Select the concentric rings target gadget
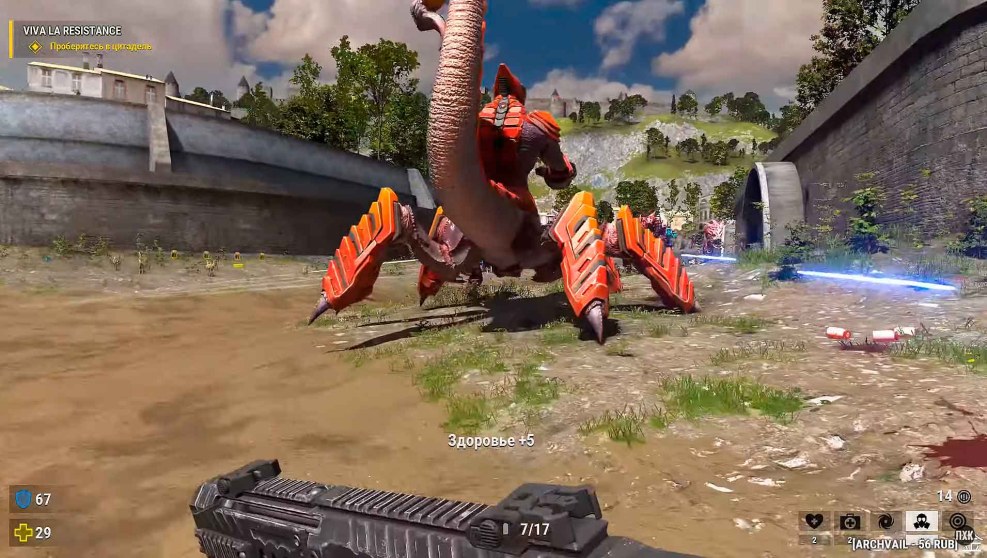987x558 pixels. 957,521
